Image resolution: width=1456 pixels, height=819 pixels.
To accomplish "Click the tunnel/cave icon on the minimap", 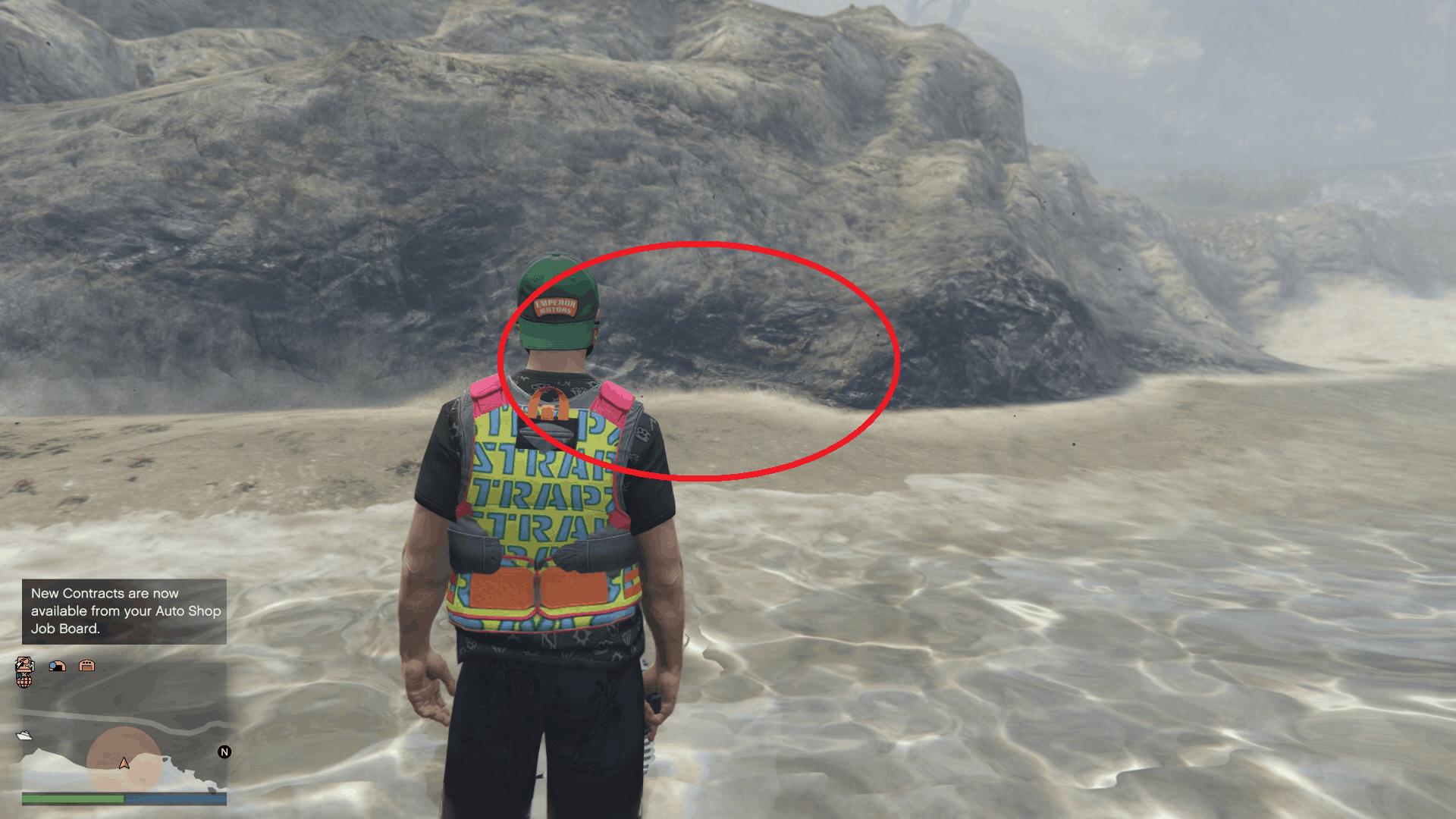I will [x=57, y=666].
